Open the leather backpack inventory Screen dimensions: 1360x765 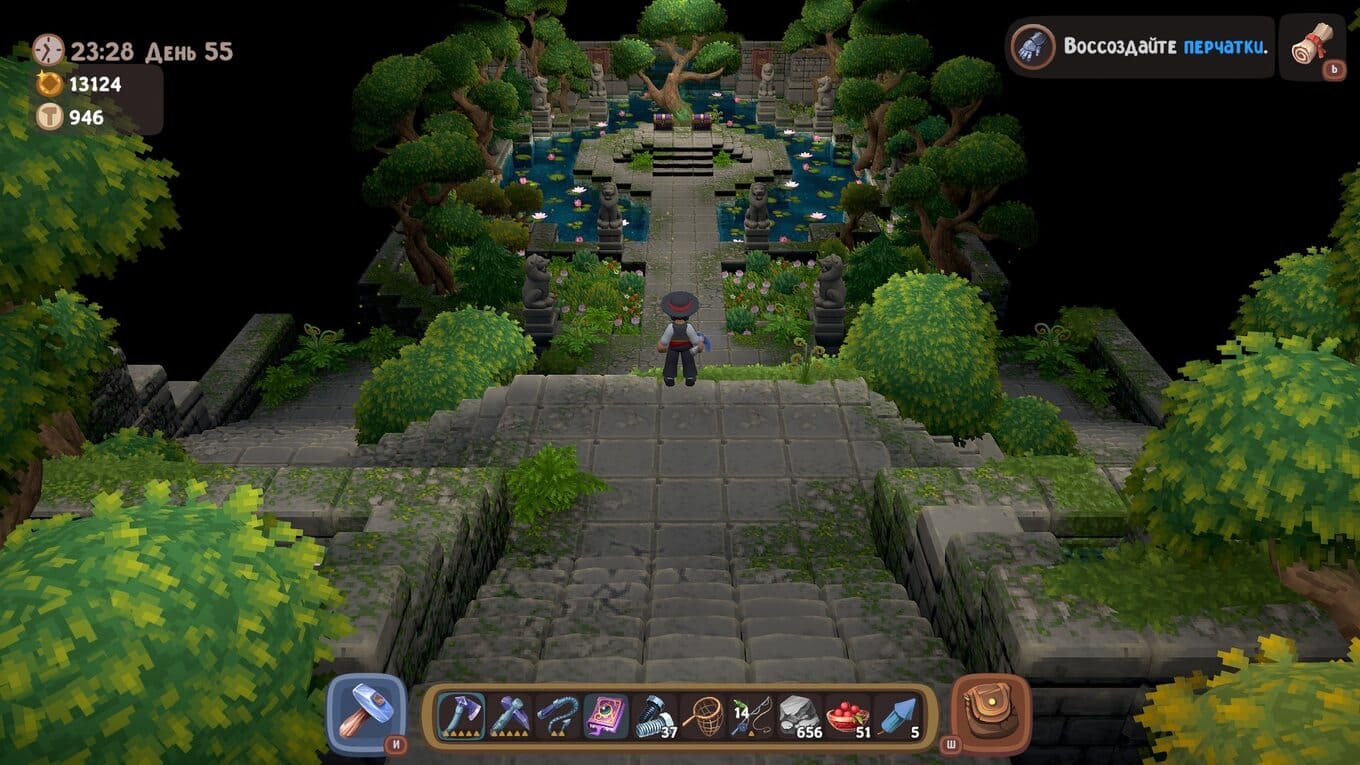coord(989,713)
